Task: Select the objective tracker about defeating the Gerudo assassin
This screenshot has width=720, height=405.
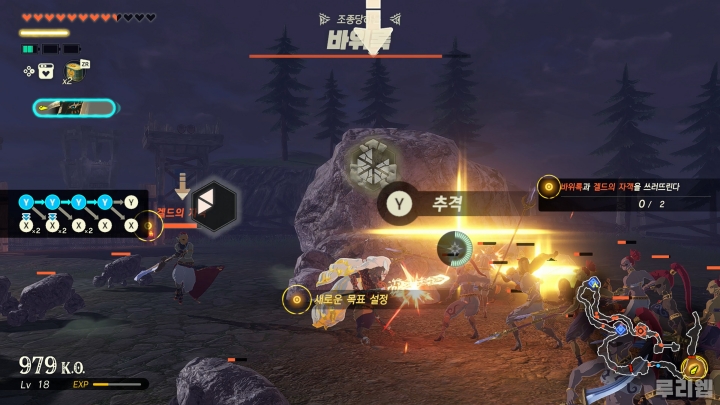Action: pyautogui.click(x=627, y=194)
